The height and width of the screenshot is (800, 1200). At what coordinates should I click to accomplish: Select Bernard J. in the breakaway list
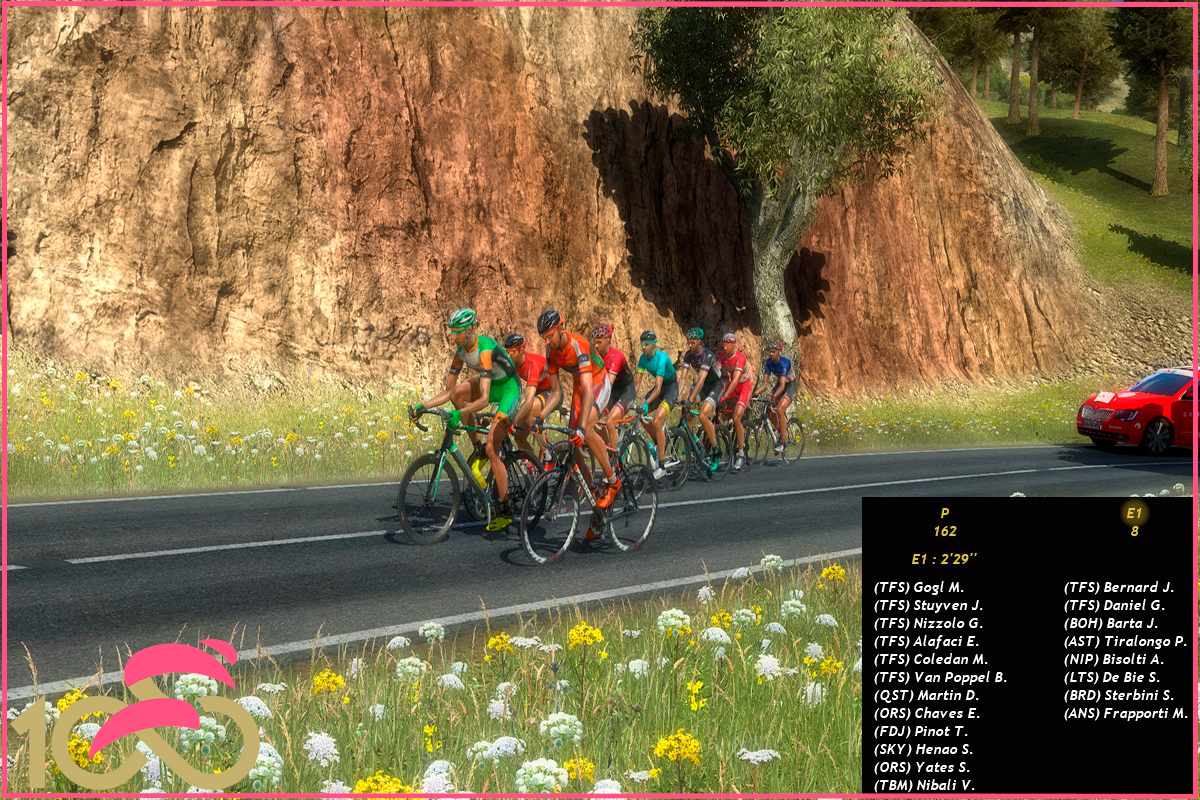tap(1118, 587)
